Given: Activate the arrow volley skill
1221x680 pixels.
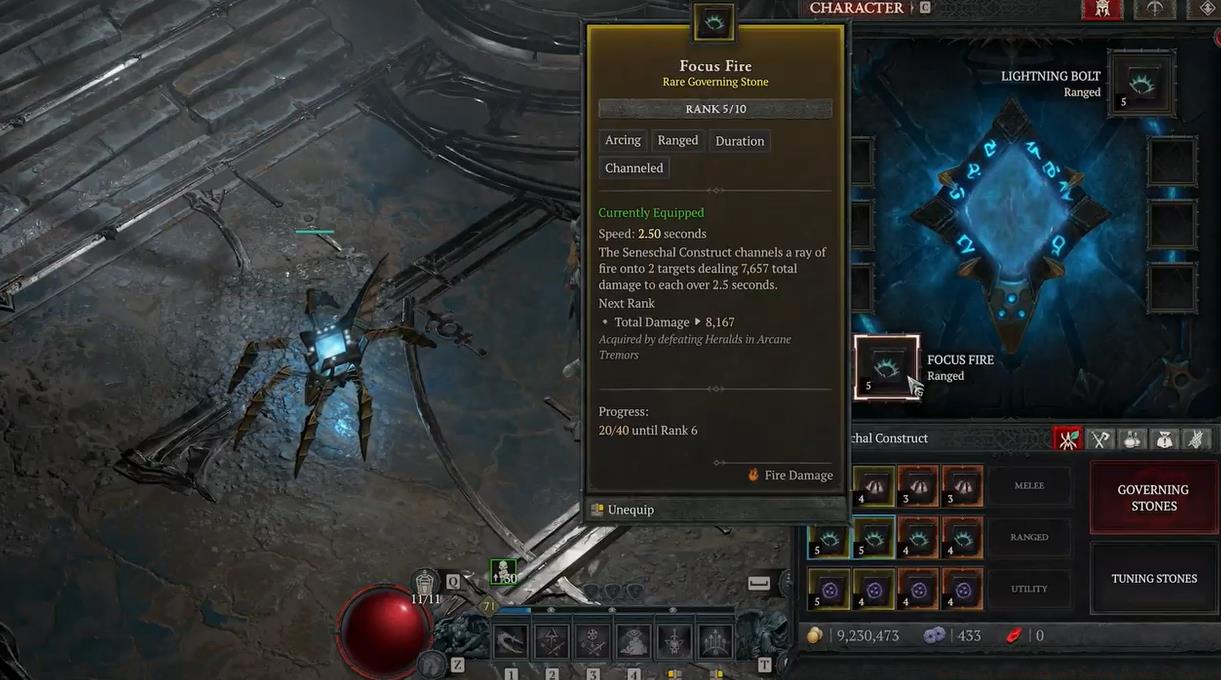Looking at the screenshot, I should click(x=716, y=641).
